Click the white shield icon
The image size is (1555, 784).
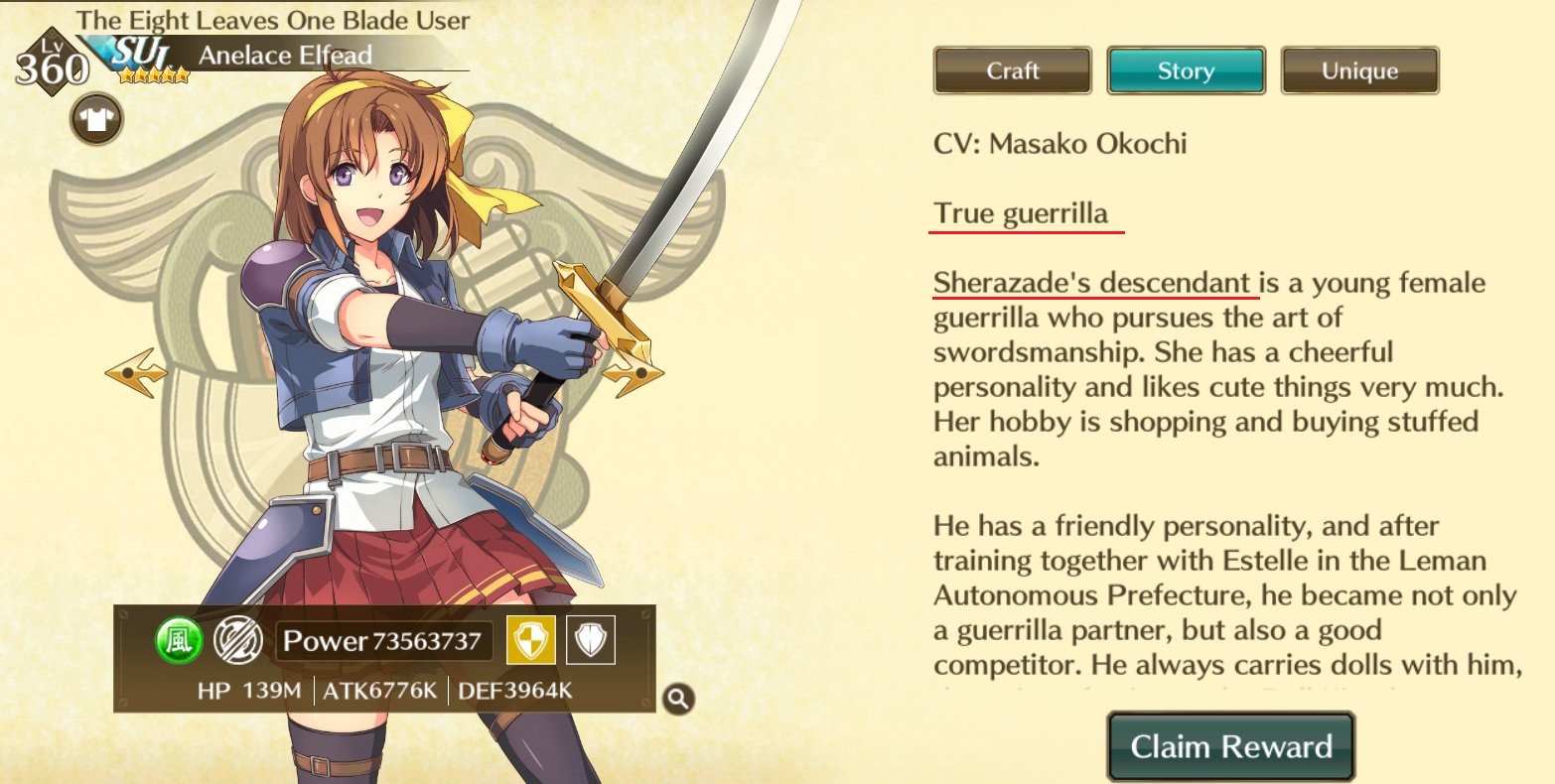(x=591, y=641)
